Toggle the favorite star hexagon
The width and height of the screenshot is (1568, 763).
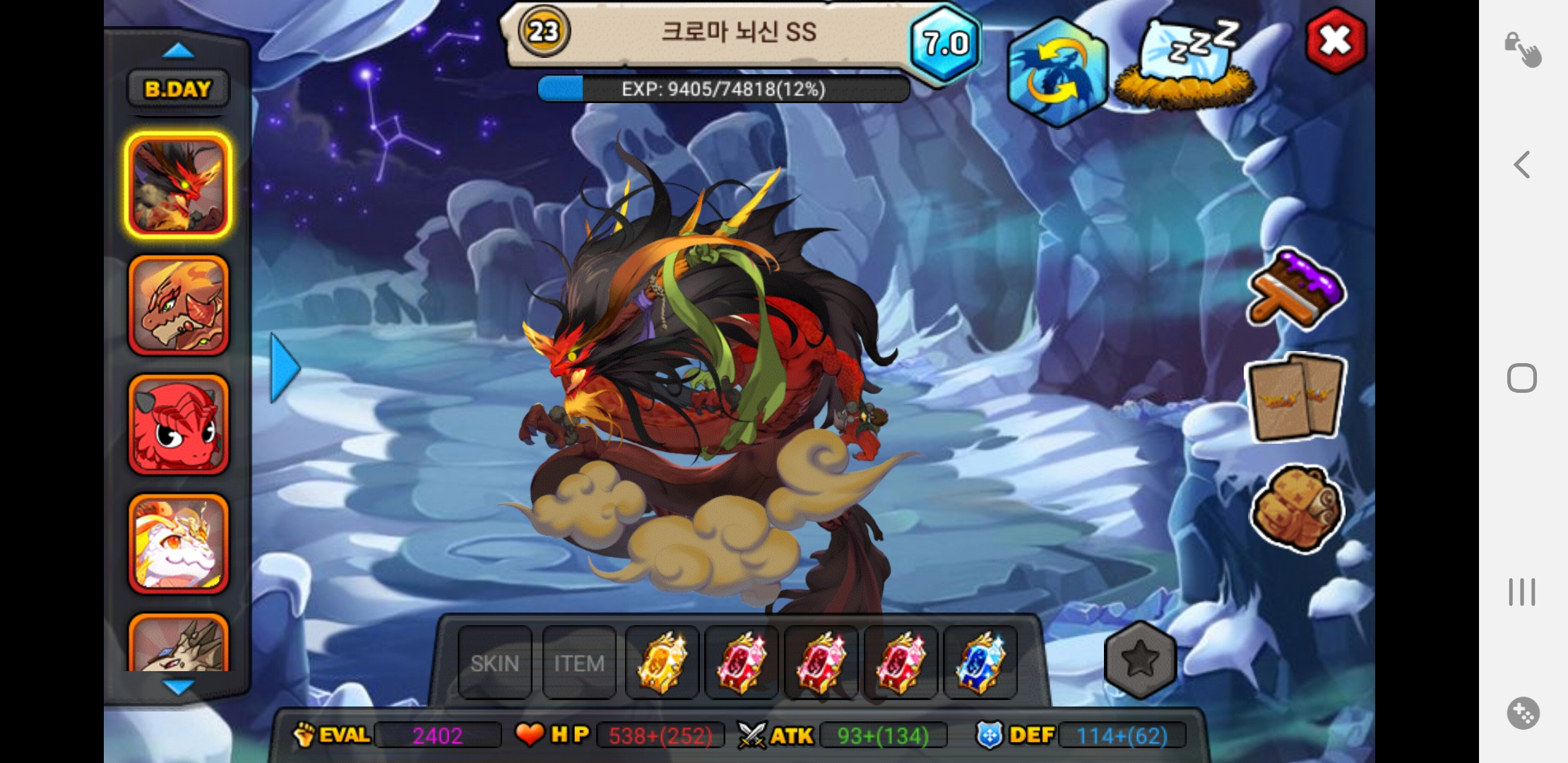click(x=1140, y=660)
